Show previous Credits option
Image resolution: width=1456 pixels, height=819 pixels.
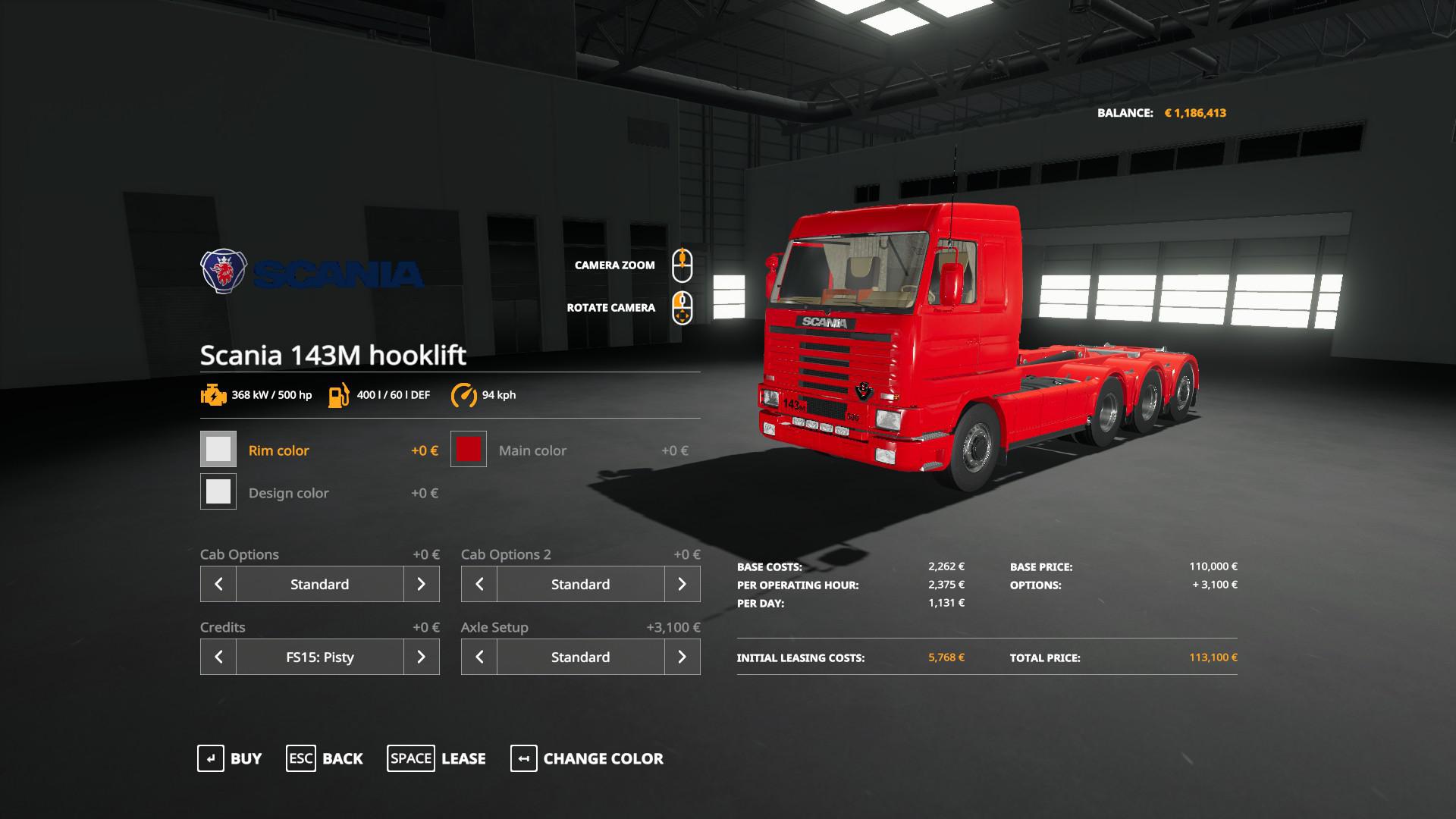[218, 657]
